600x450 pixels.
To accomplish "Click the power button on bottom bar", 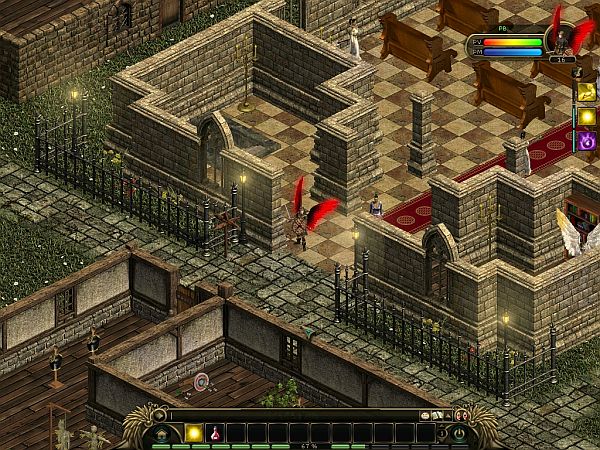I will click(x=459, y=433).
